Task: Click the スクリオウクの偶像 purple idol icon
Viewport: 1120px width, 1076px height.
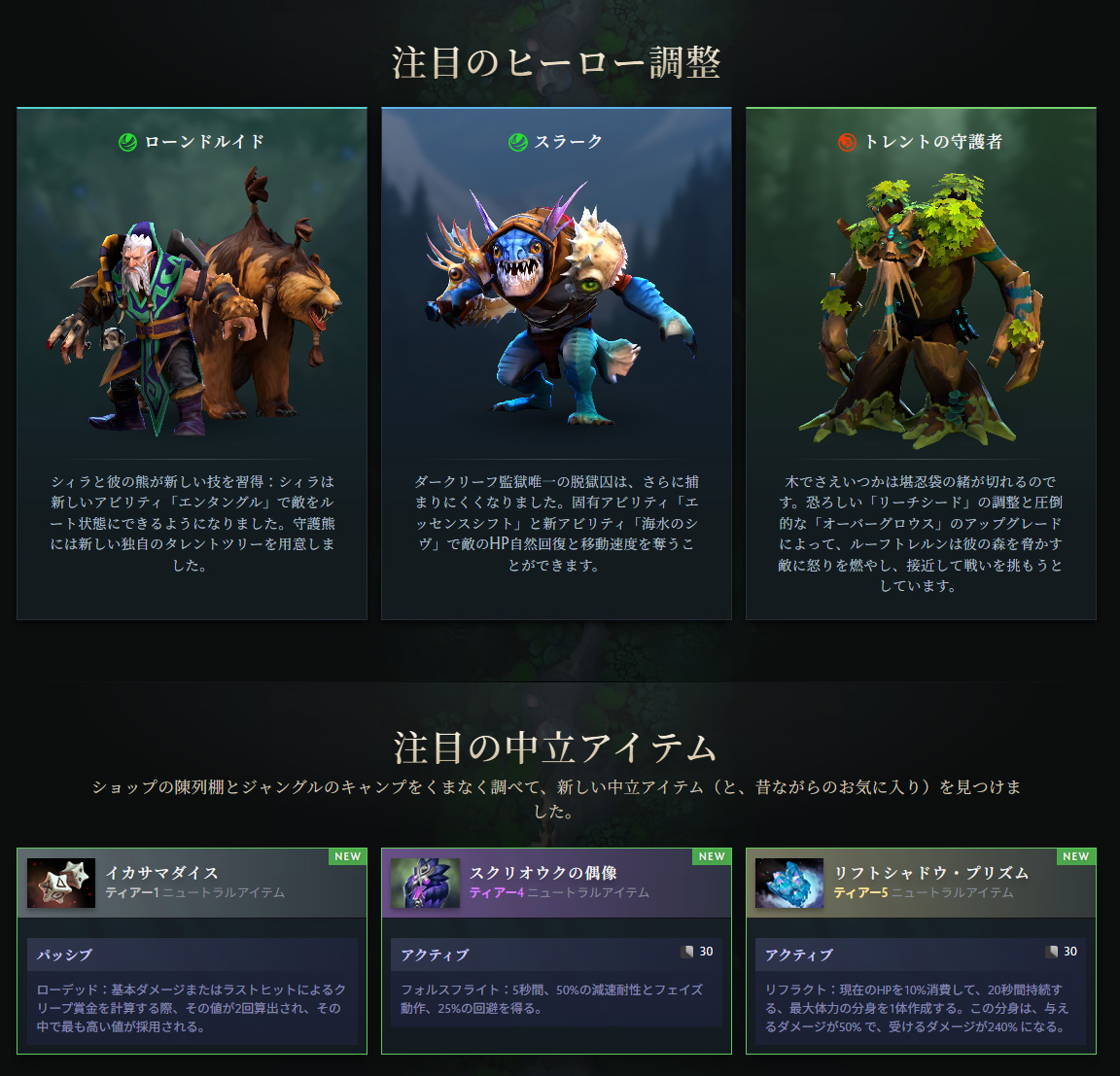Action: point(425,883)
